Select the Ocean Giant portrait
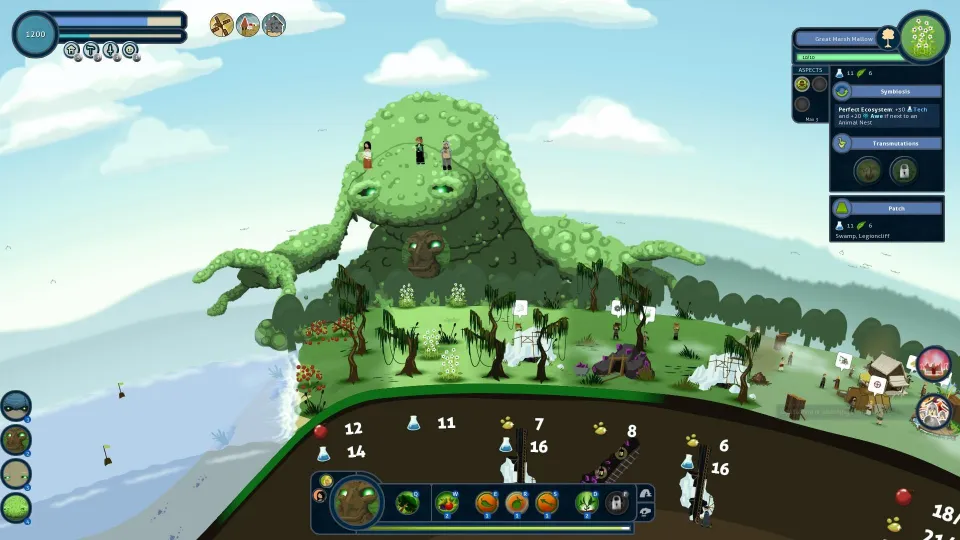This screenshot has height=540, width=960. click(x=15, y=405)
